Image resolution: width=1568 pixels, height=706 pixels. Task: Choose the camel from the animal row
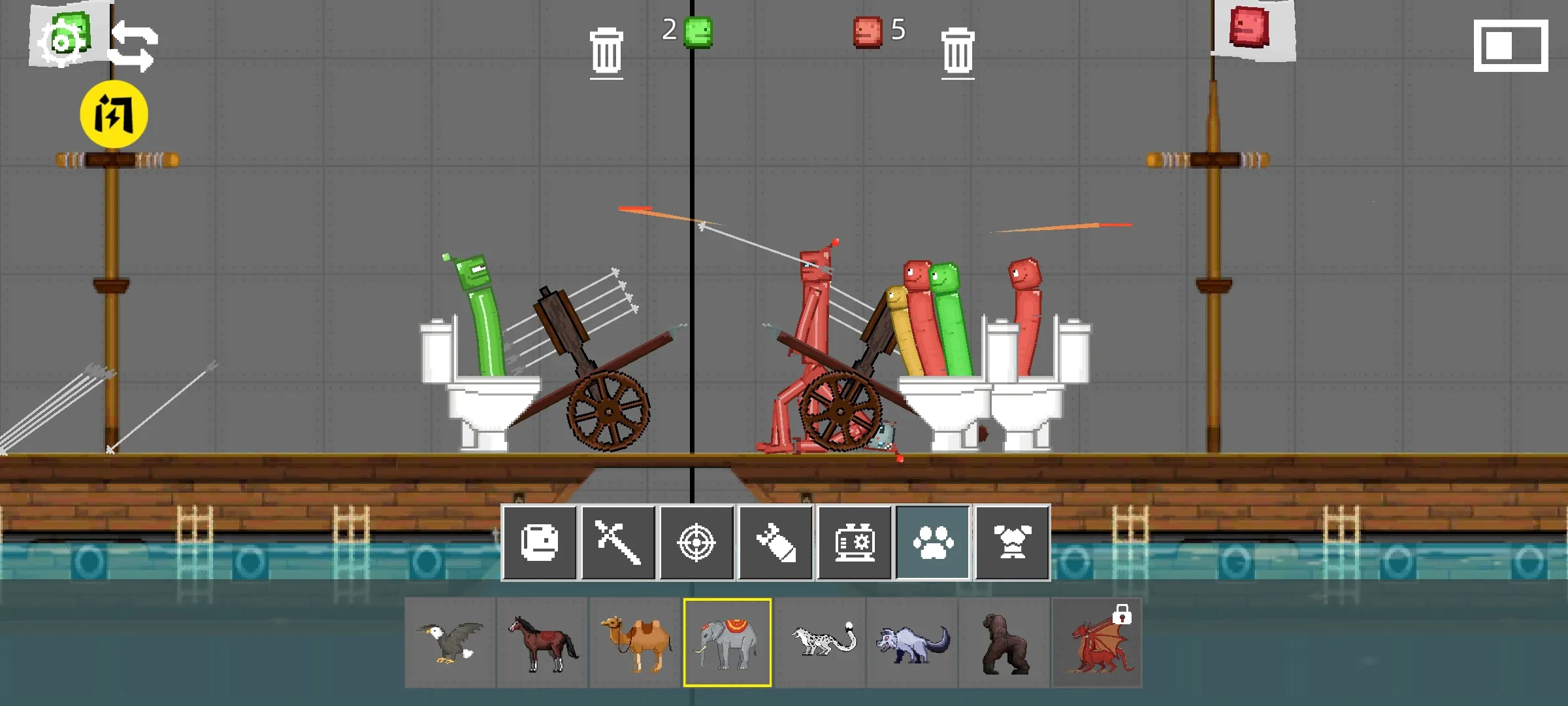pos(635,643)
